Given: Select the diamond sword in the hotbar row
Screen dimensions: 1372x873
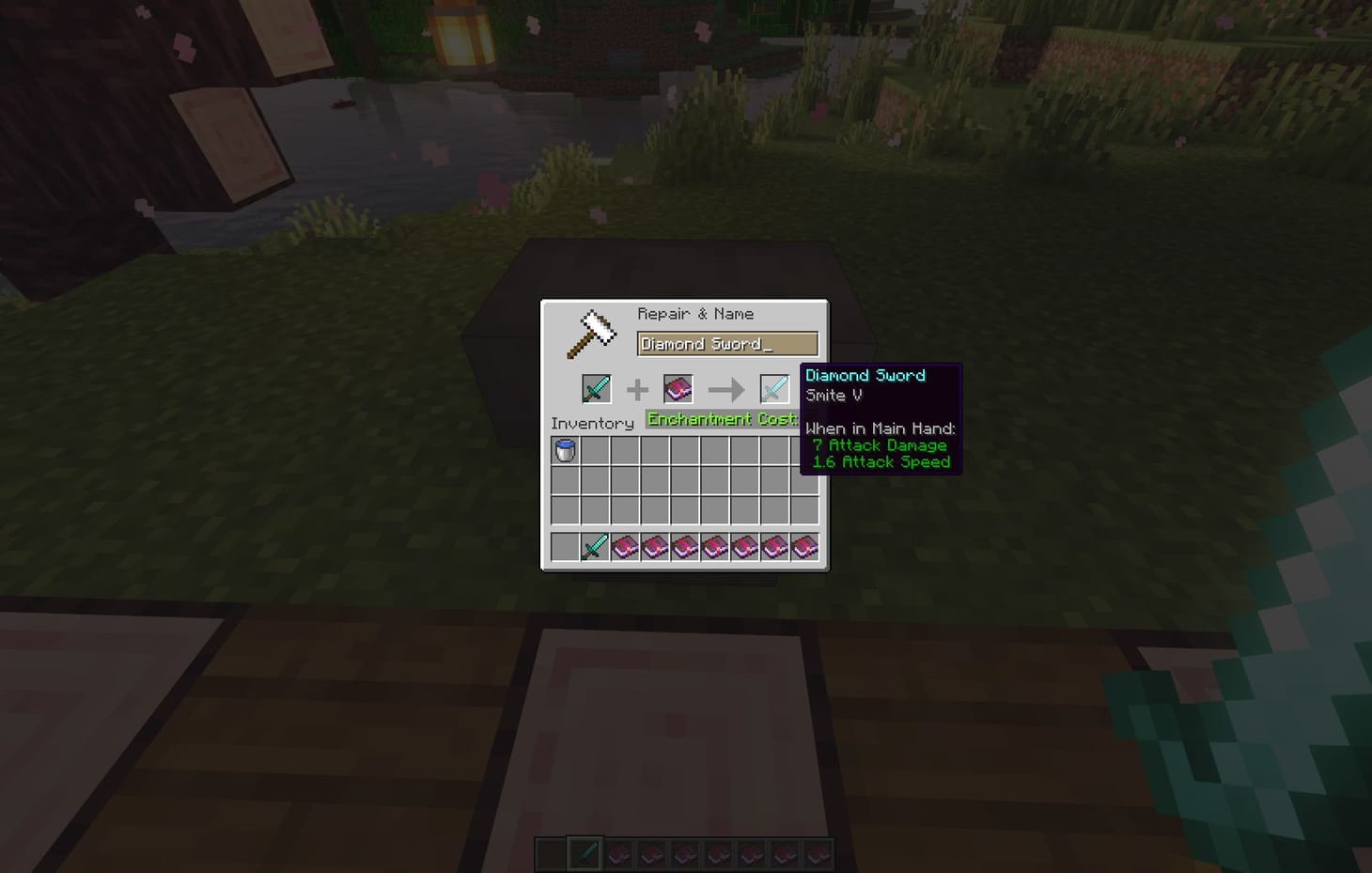Looking at the screenshot, I should pos(593,546).
